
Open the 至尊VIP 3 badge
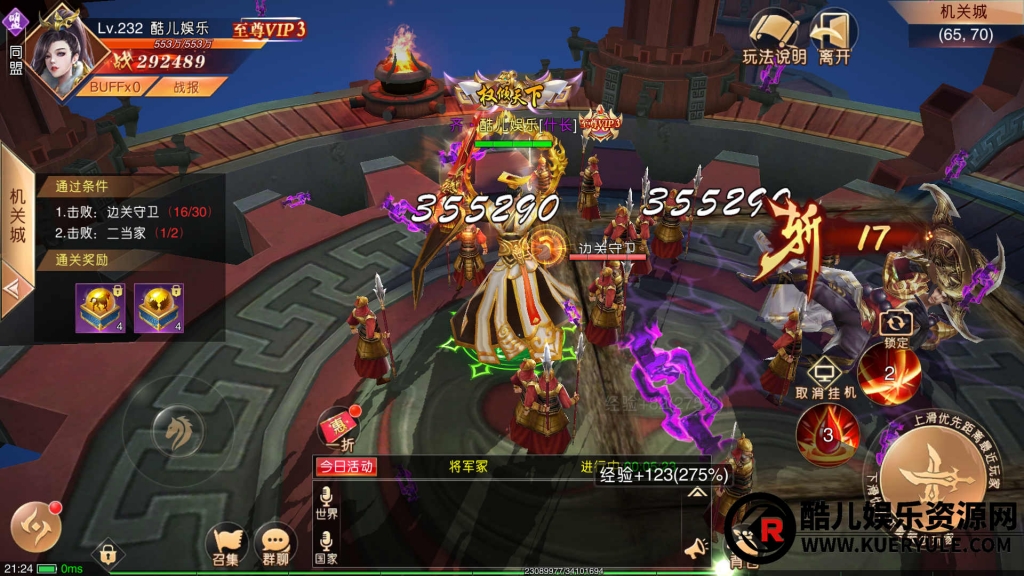(270, 30)
